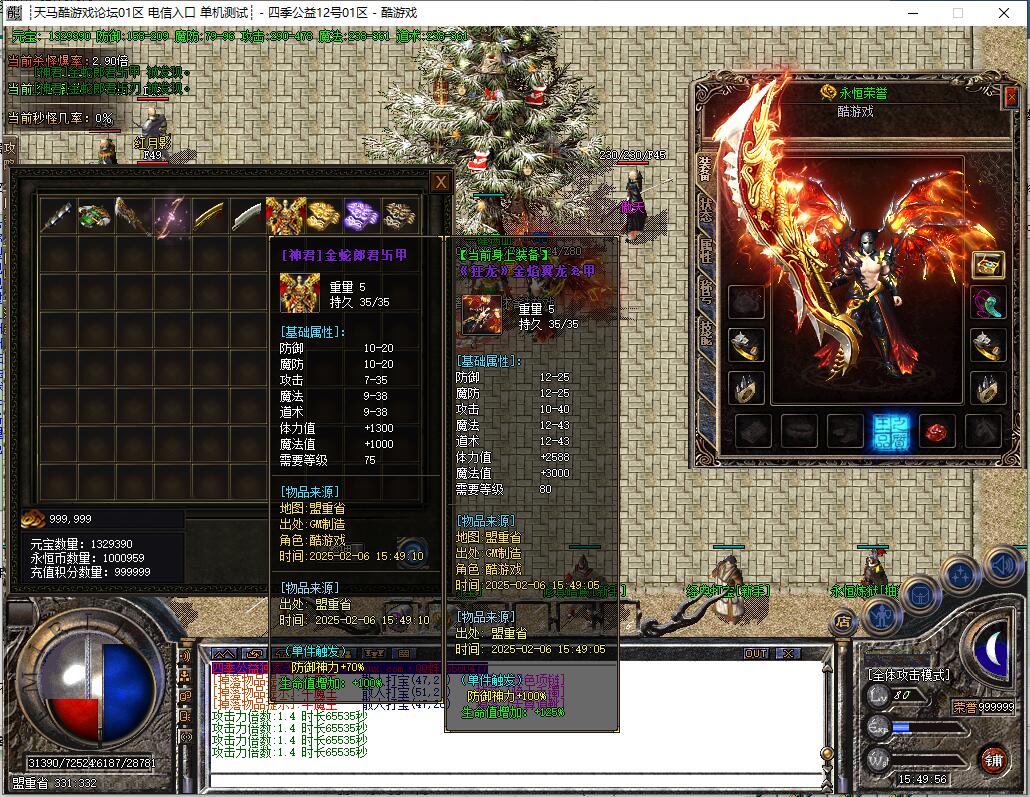Open the character figure round button
Image resolution: width=1030 pixels, height=797 pixels.
[881, 614]
